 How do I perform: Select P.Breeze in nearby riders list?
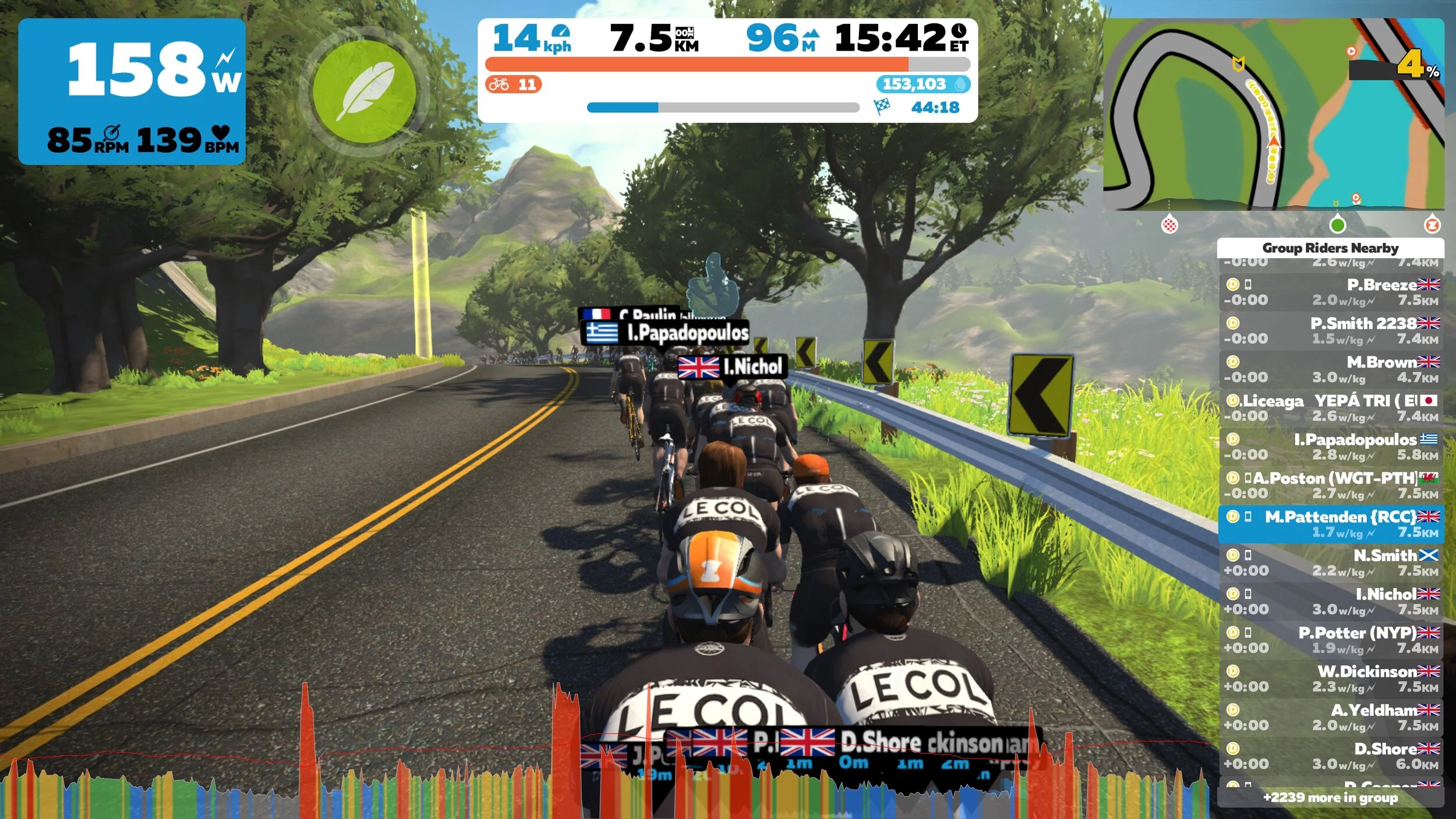1330,292
